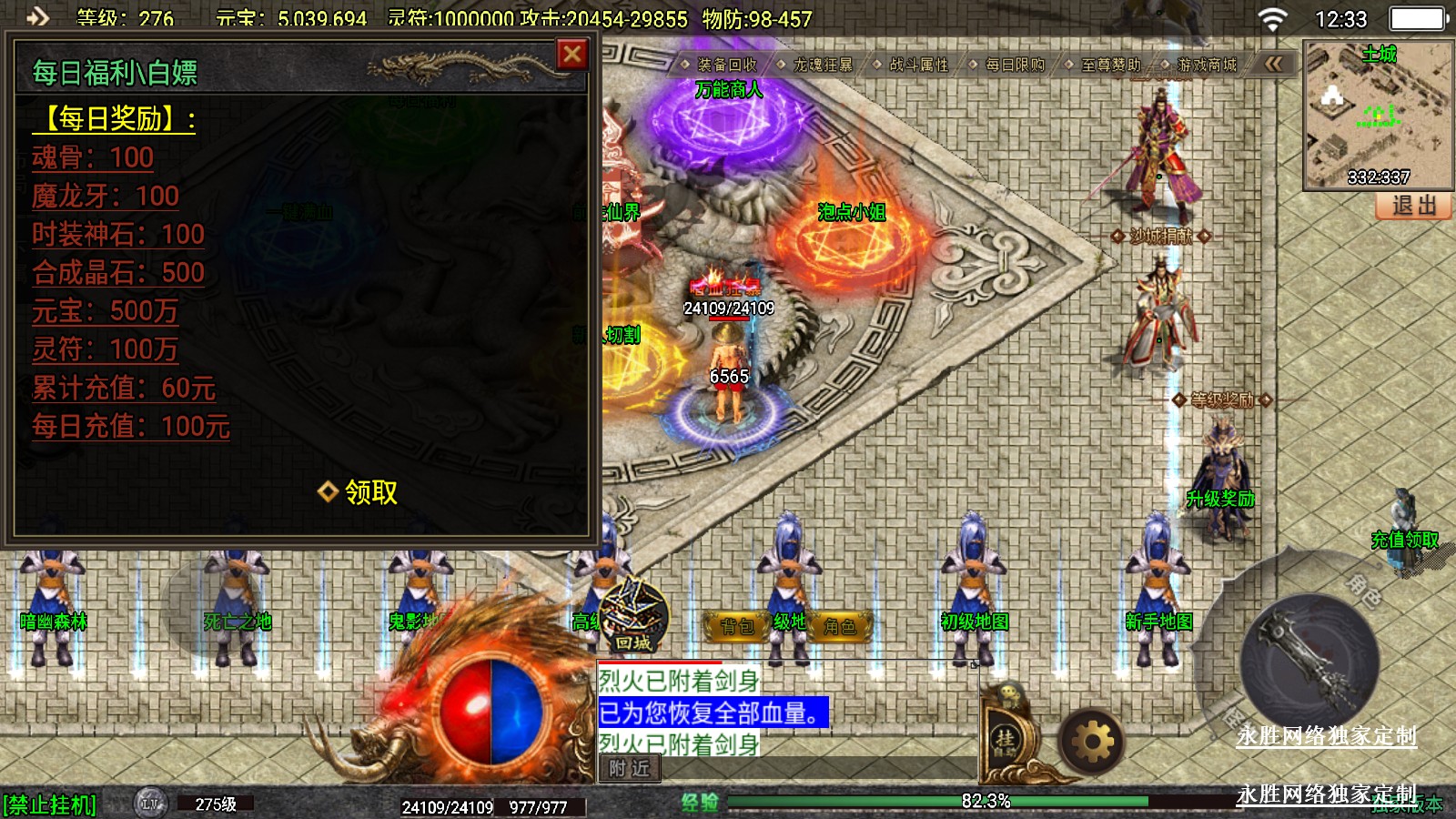Click the 退出 exit button
This screenshot has width=1456, height=819.
pyautogui.click(x=1413, y=206)
